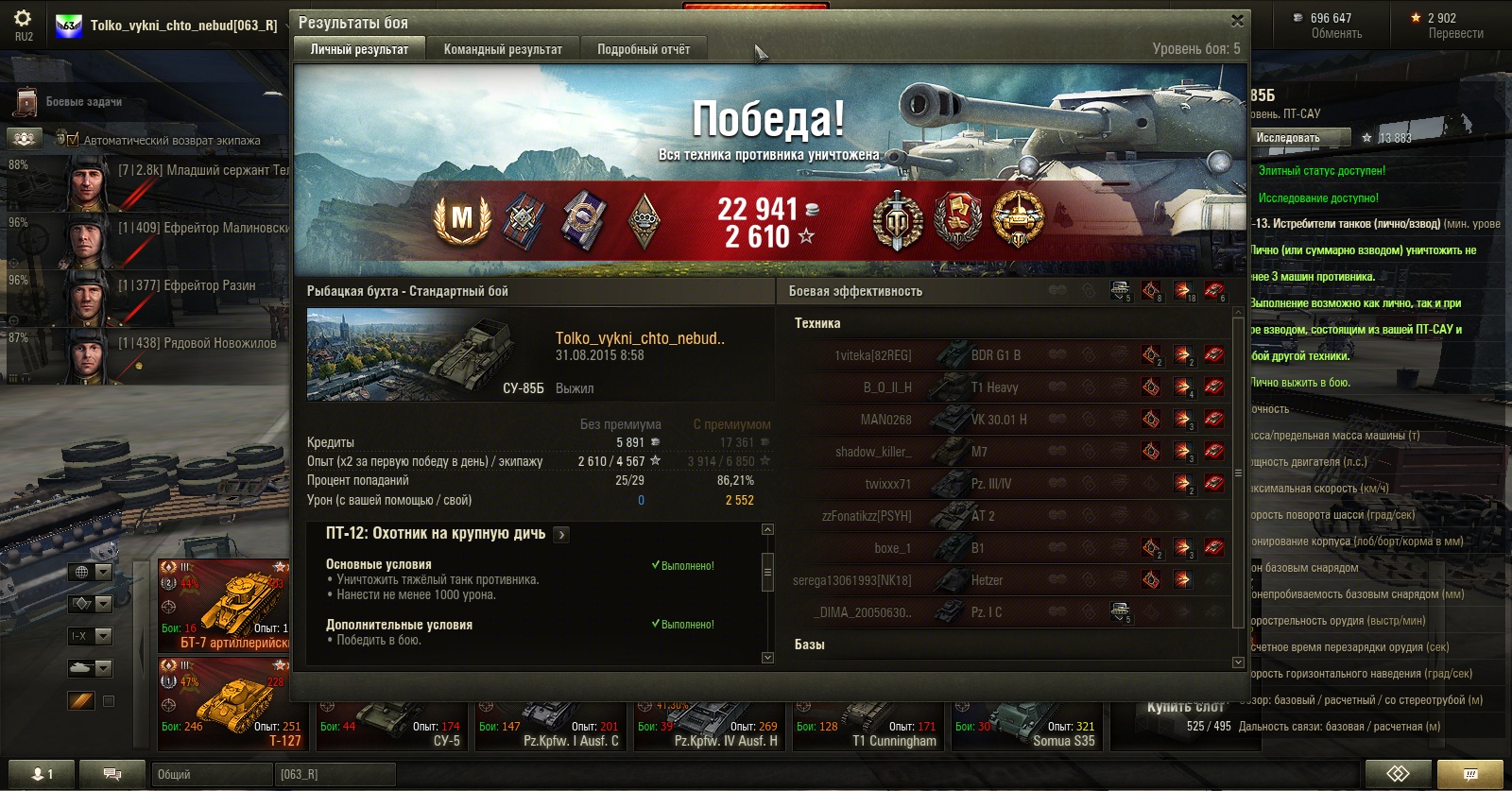
Task: Select enemy row 1viteka BDR G1 B
Action: [1011, 355]
